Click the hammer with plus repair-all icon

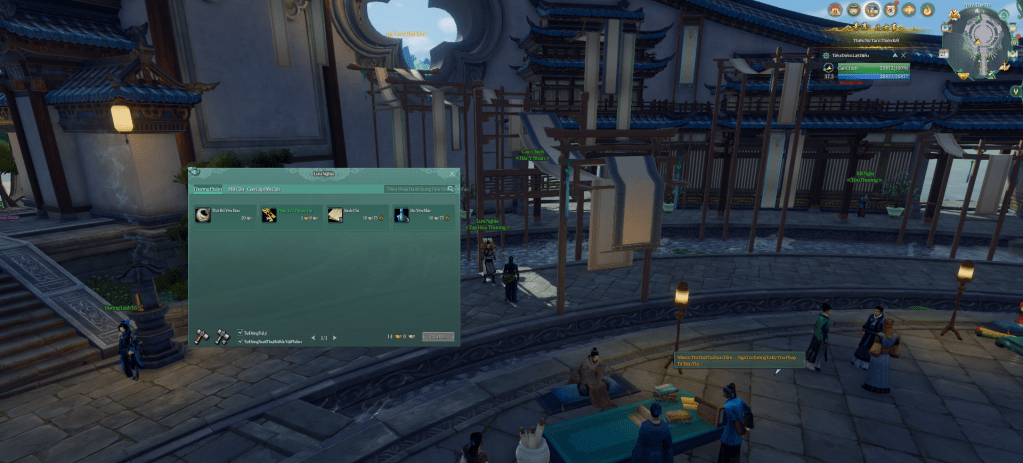(x=221, y=336)
